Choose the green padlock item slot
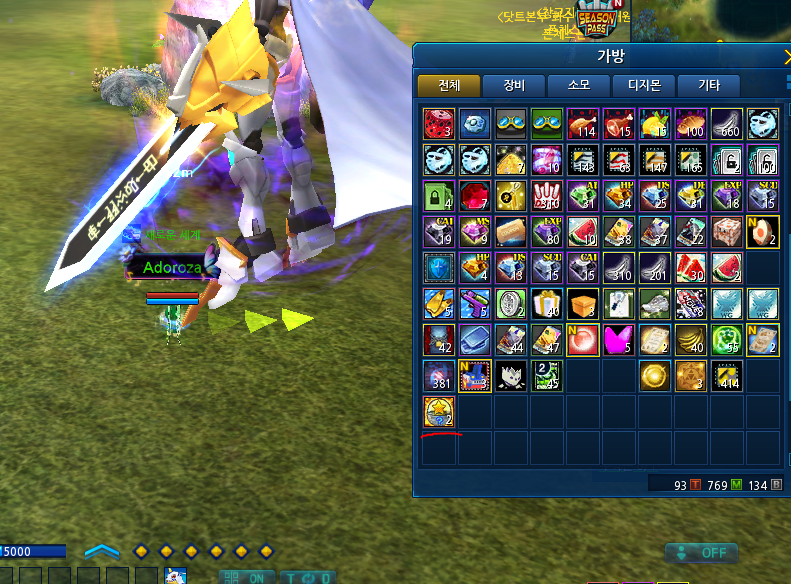The image size is (791, 584). coord(440,195)
